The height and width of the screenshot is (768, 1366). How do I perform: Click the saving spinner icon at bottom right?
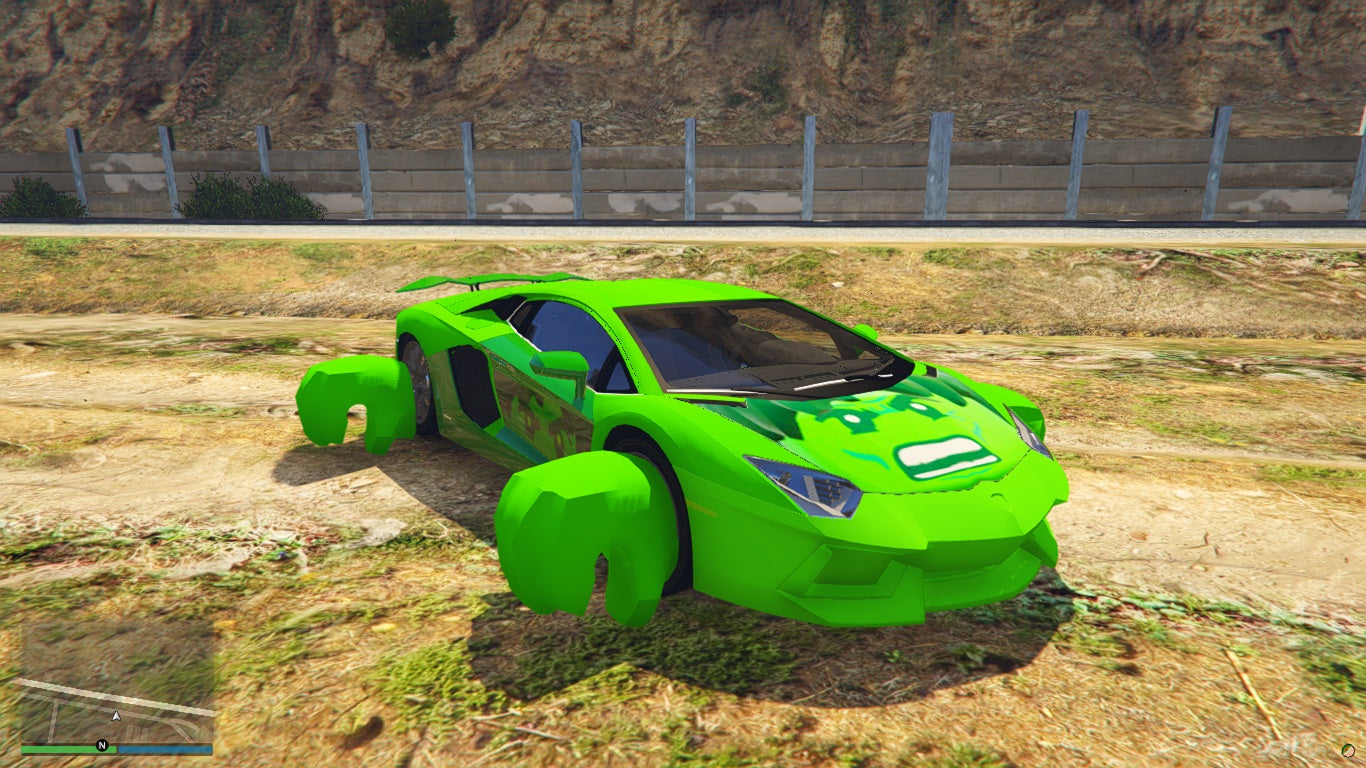(x=1348, y=750)
